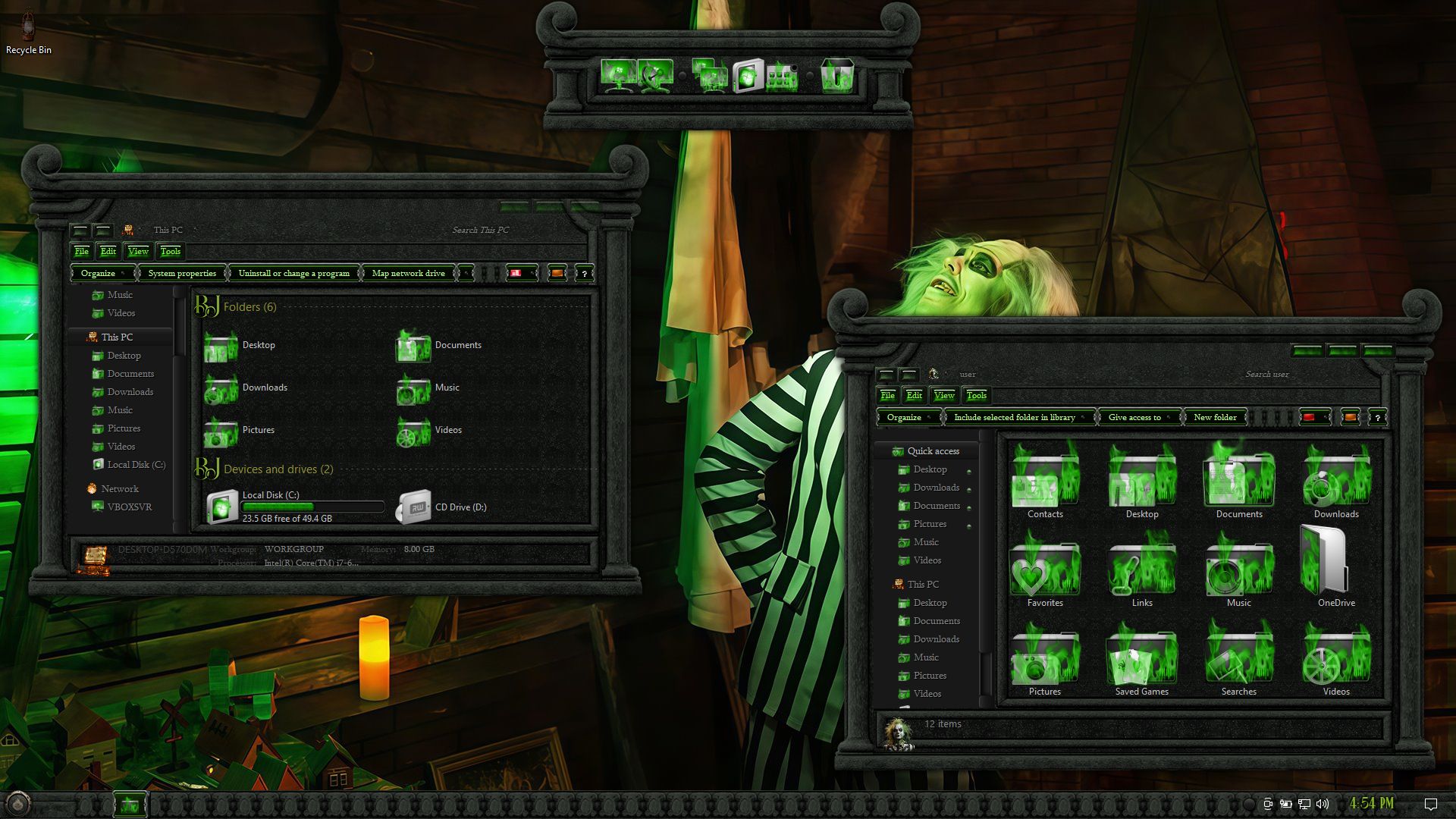Select VBOXSVR in the navigation pane
The height and width of the screenshot is (819, 1456).
click(x=129, y=507)
